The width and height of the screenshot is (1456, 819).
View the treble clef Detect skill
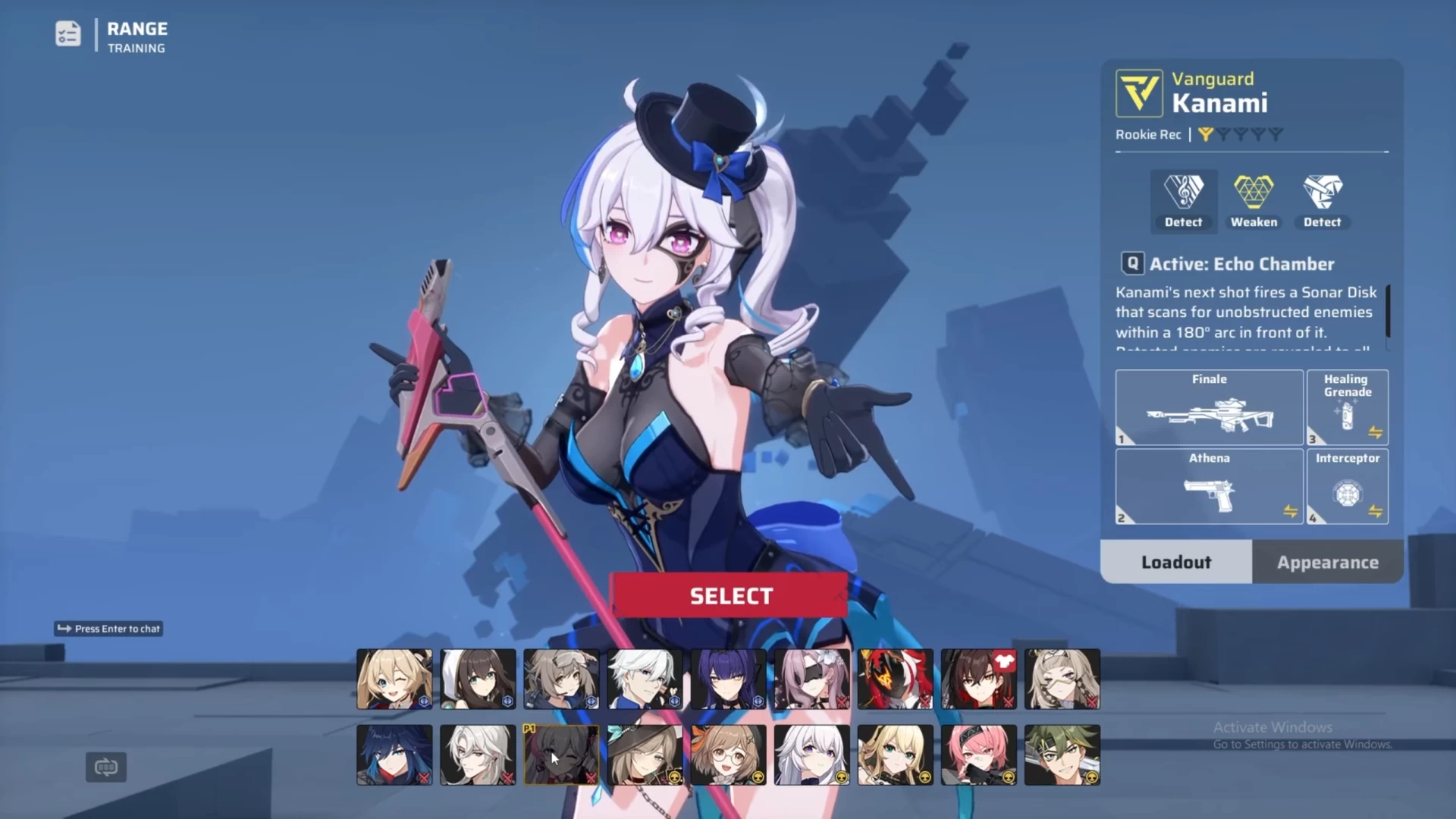pos(1183,201)
